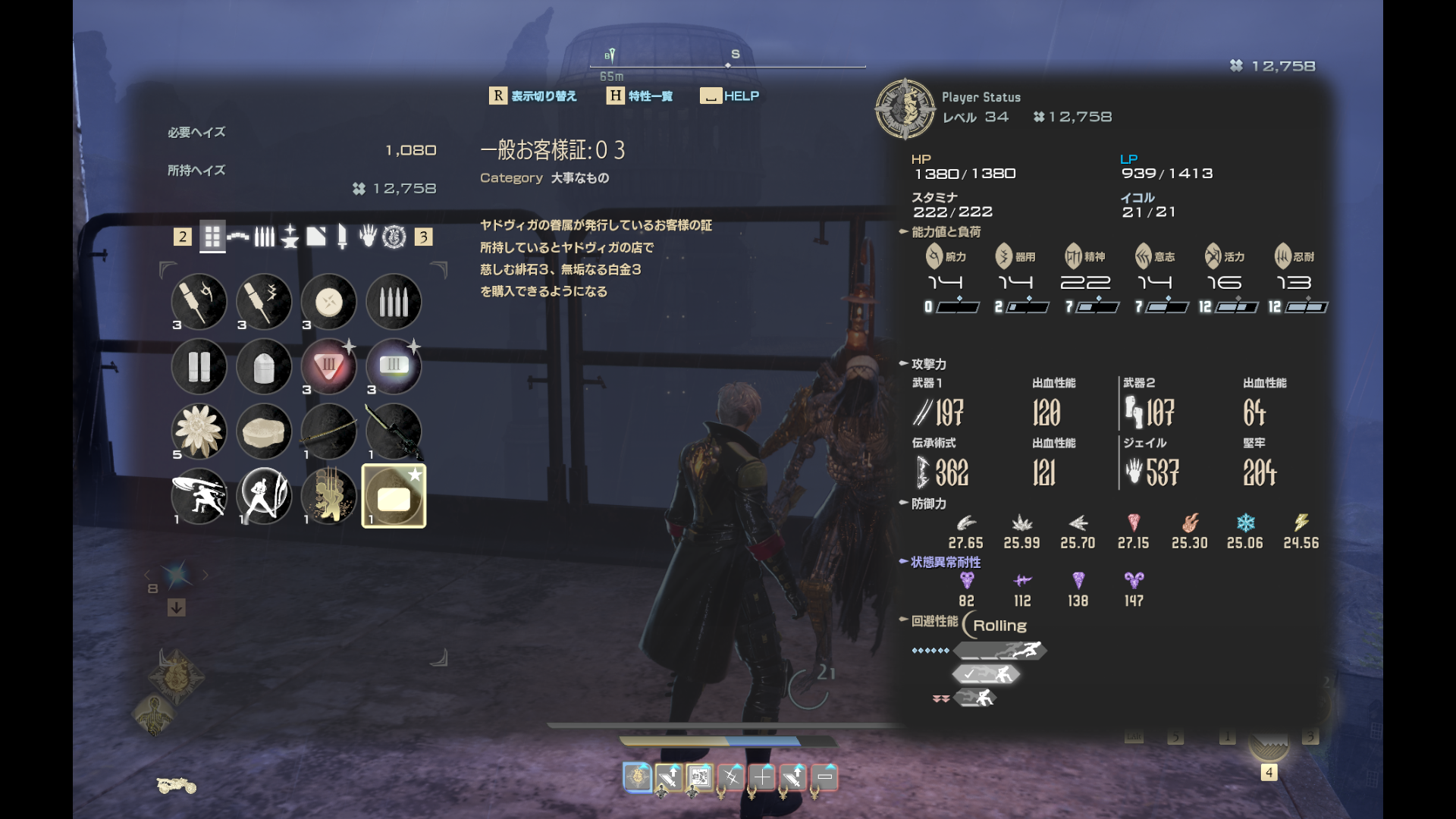The width and height of the screenshot is (1456, 819).
Task: Open the clawed hand category tab
Action: pyautogui.click(x=368, y=237)
